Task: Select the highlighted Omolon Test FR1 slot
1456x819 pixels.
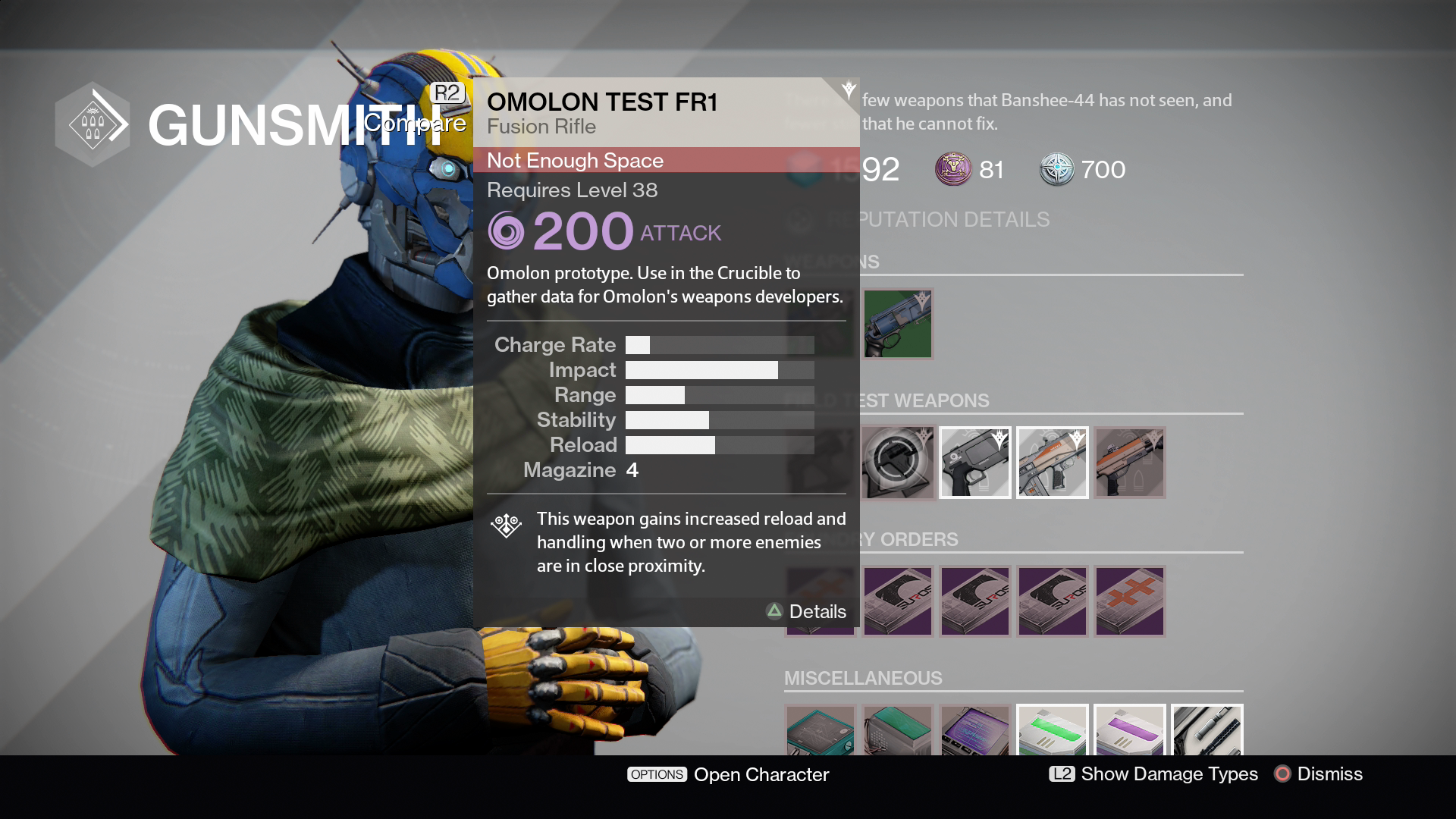Action: pos(897,462)
